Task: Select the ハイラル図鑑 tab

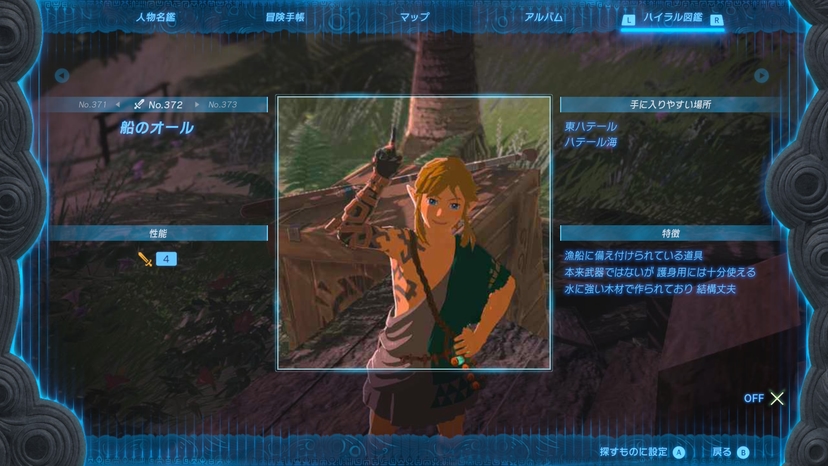Action: pos(672,18)
